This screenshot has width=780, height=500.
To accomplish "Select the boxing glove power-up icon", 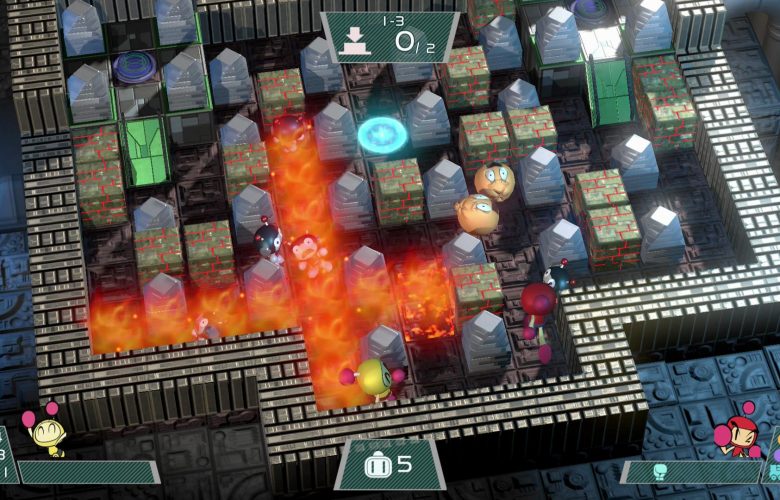I will click(659, 470).
